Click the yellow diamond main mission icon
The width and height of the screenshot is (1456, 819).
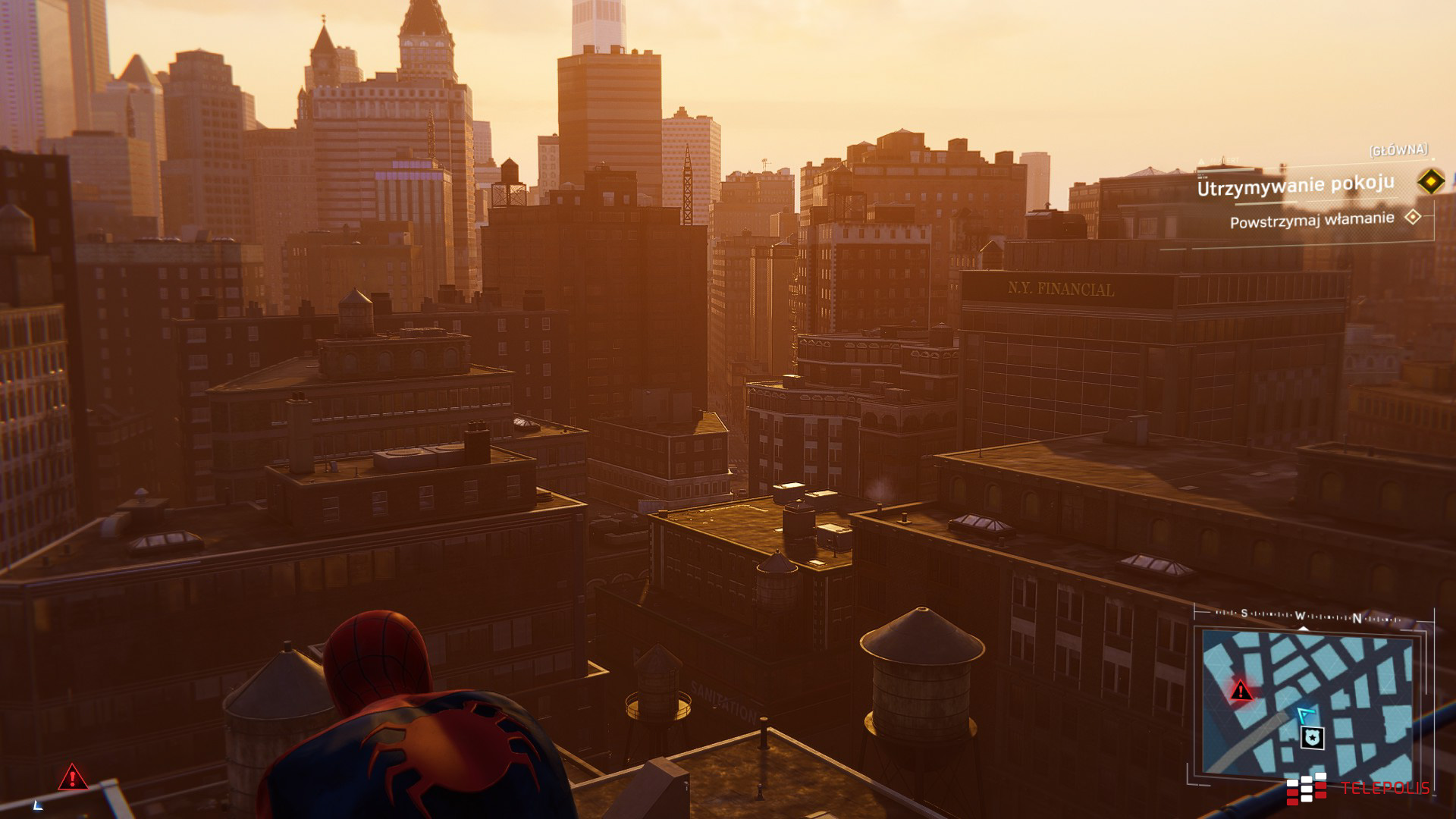1430,181
